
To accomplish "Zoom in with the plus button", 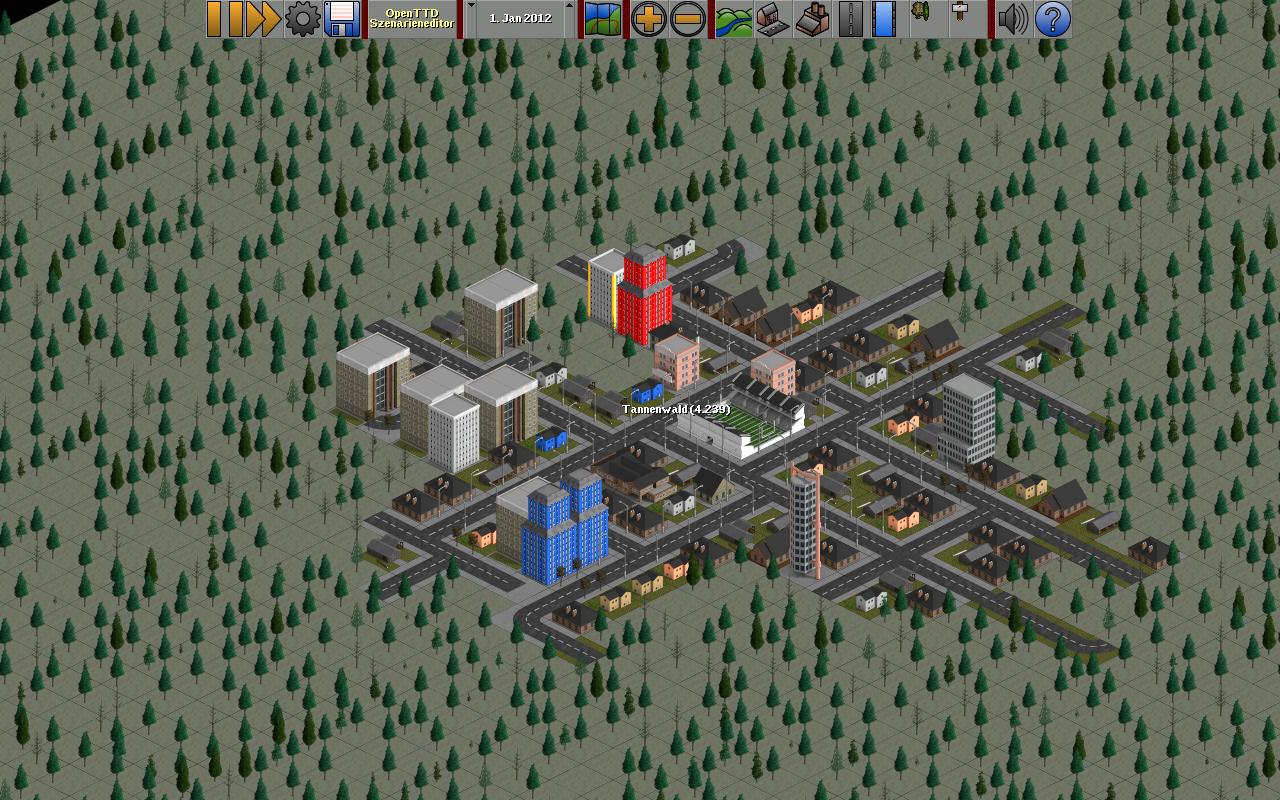I will 649,19.
